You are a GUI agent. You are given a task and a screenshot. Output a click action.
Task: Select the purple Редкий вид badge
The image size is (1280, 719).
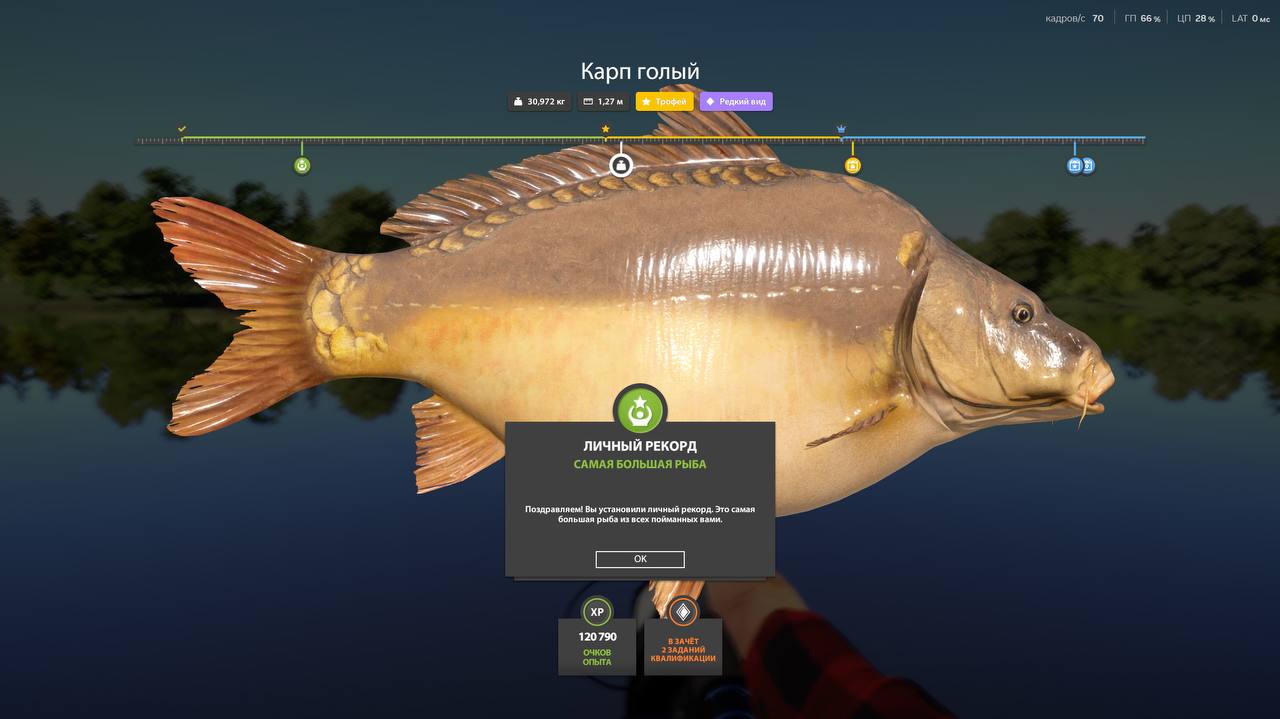click(736, 101)
